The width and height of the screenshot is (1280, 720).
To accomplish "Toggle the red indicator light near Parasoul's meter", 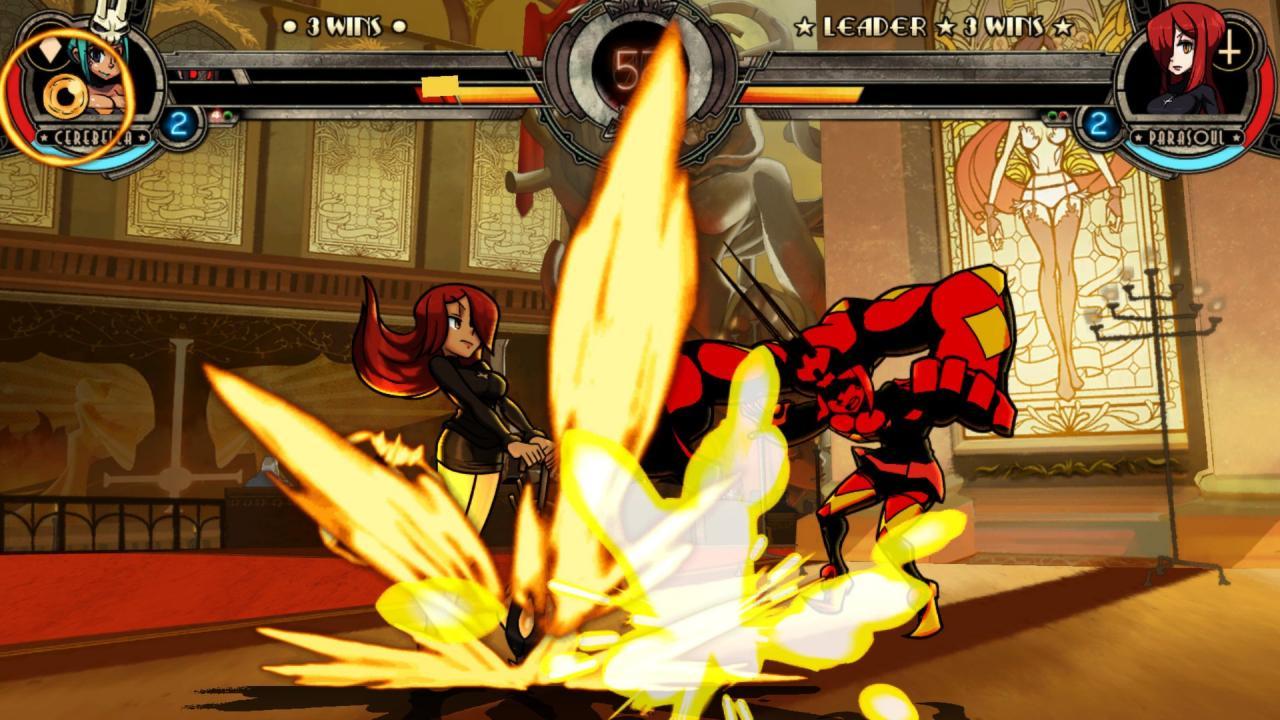I will (x=1063, y=116).
